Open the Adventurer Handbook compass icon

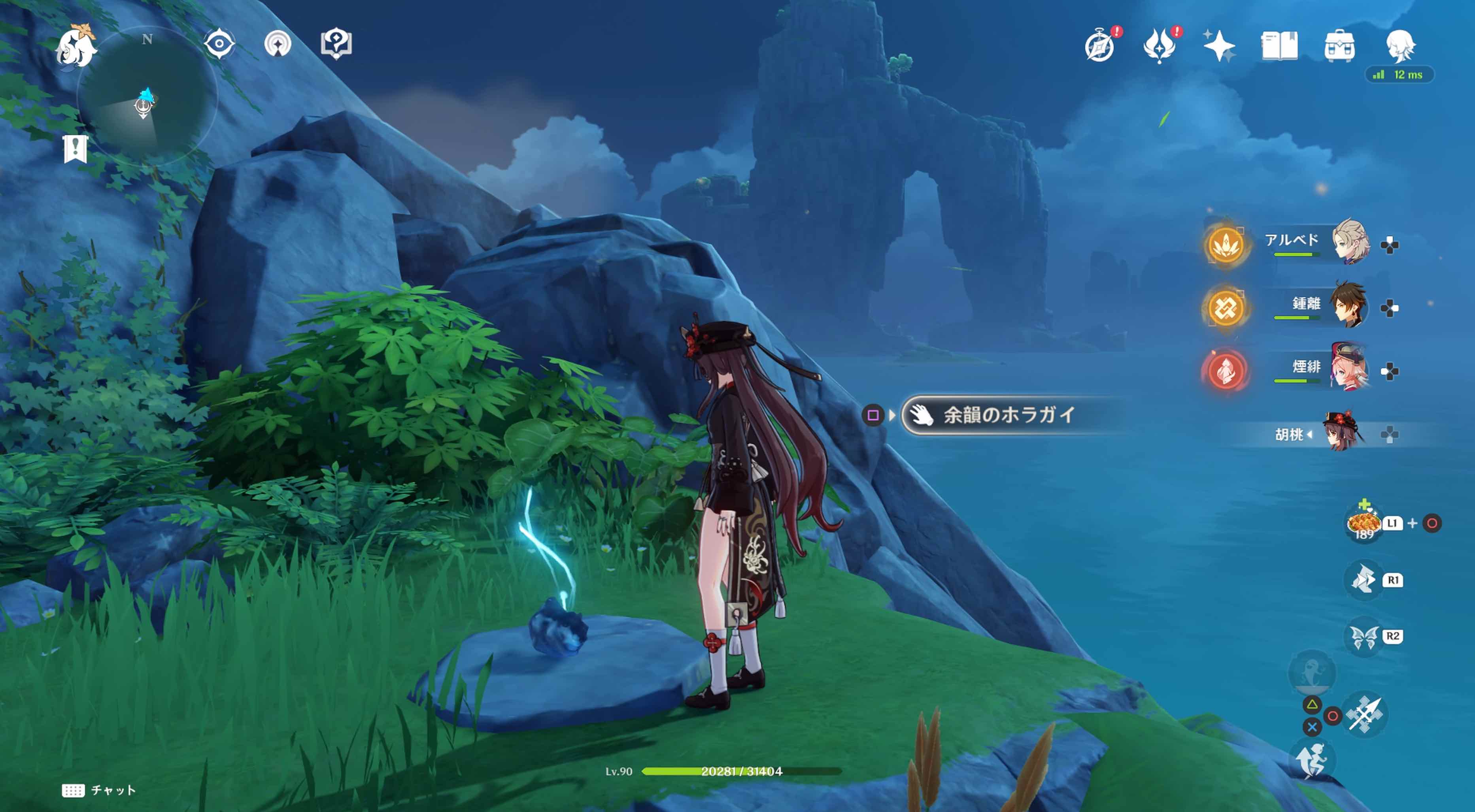[x=1102, y=46]
